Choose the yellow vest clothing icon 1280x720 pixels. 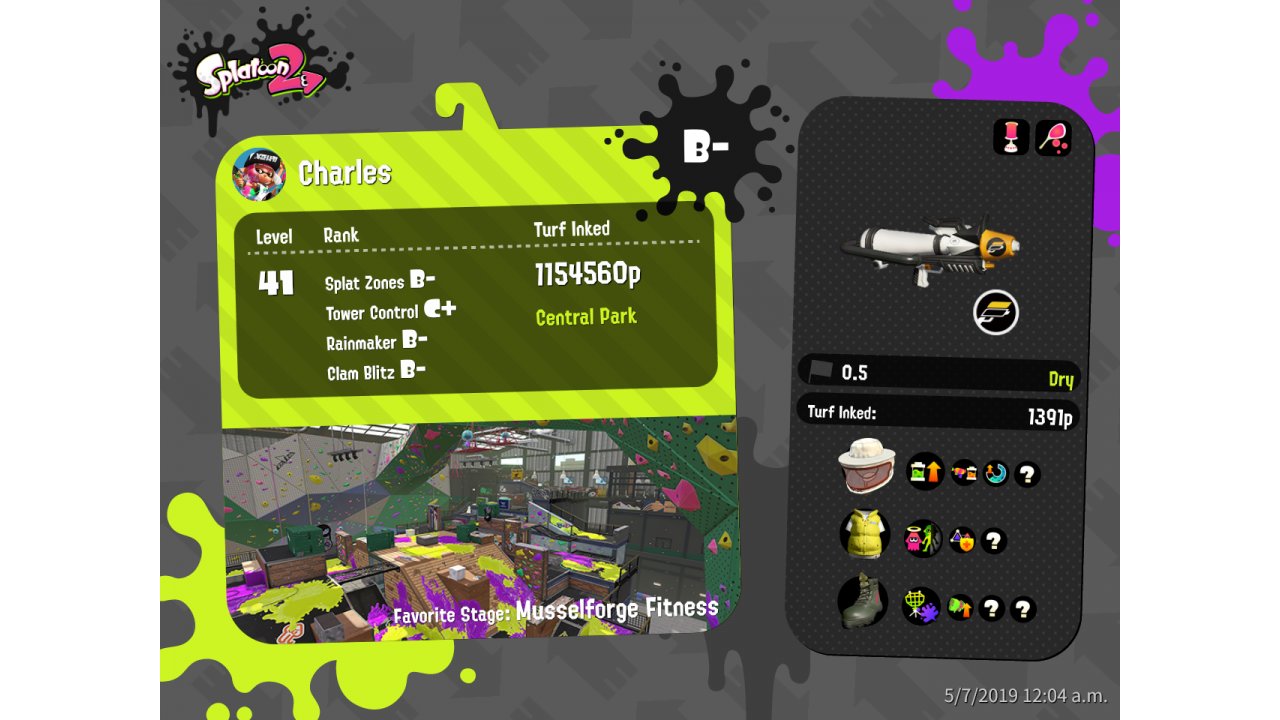click(x=864, y=534)
